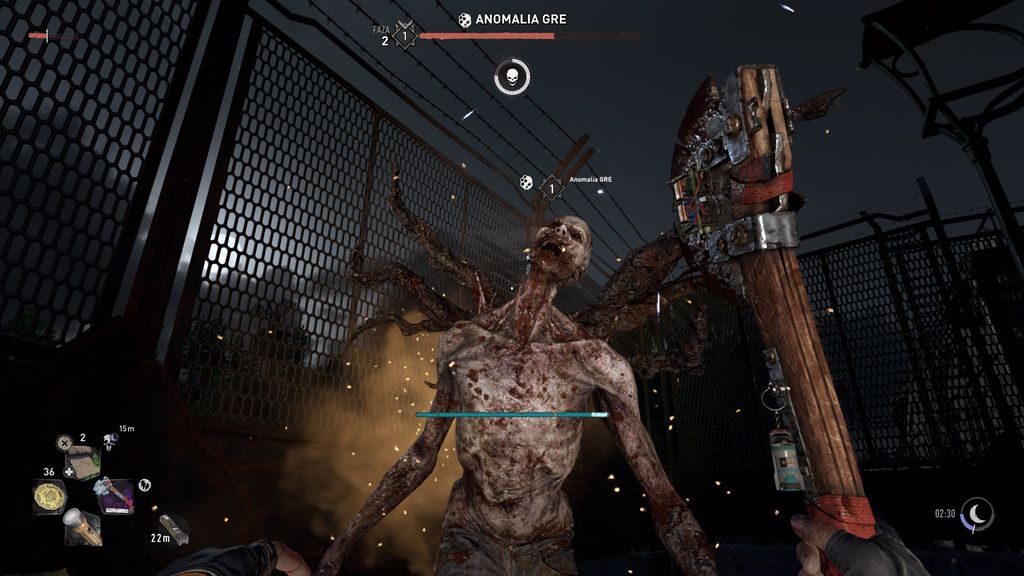Viewport: 1024px width, 576px height.
Task: Click the skull objective marker with circular ring
Action: (x=512, y=77)
